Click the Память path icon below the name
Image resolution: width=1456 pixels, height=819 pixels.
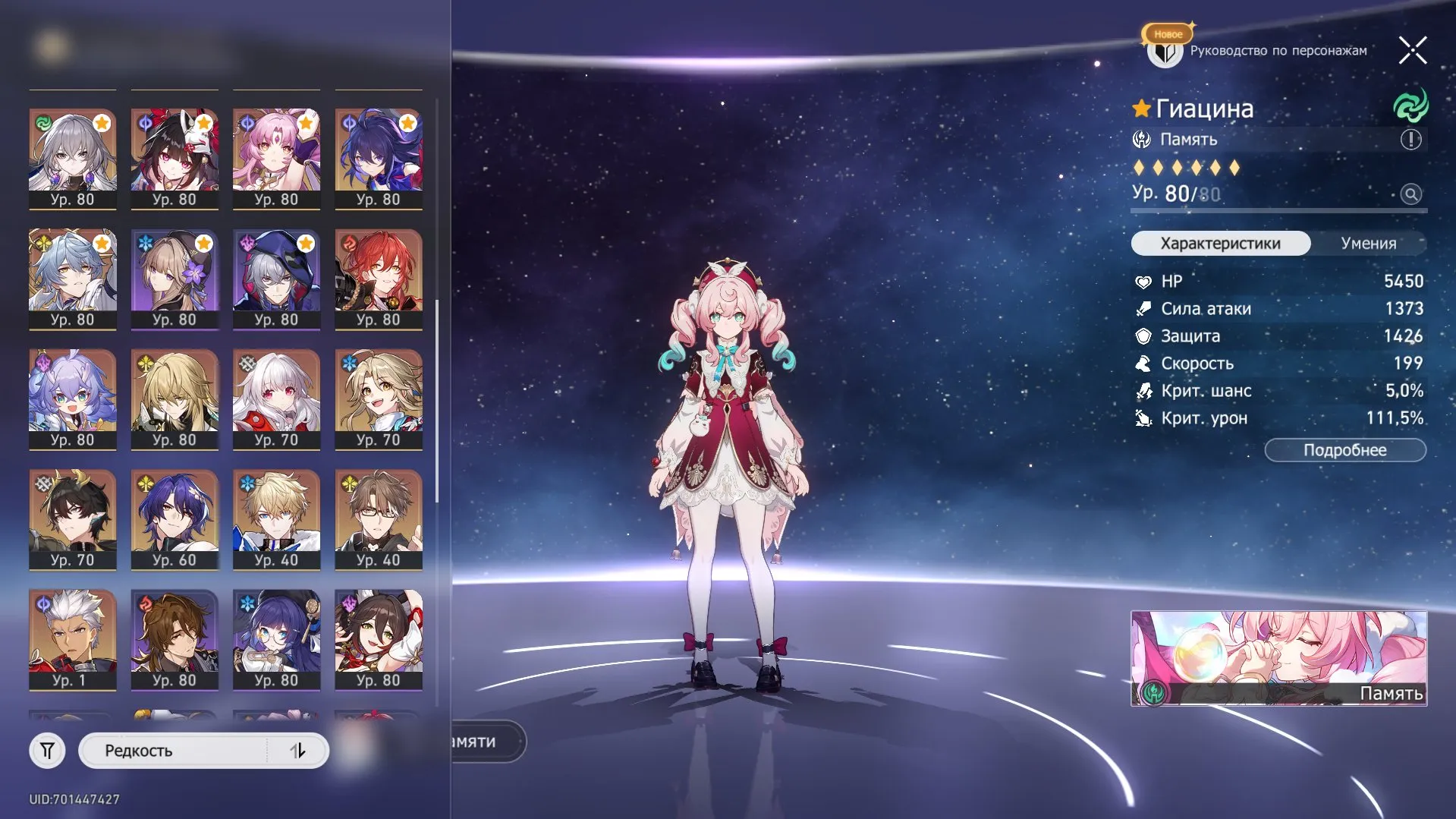(1142, 139)
